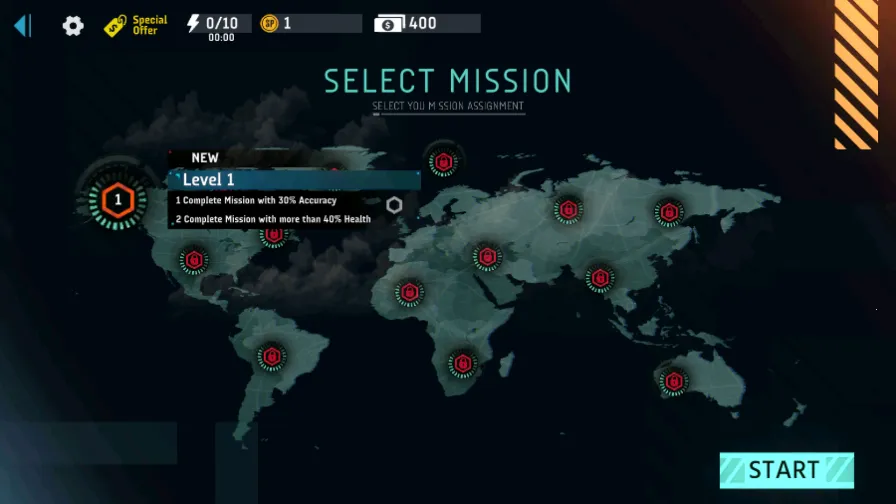Tap the gold coin balance
The width and height of the screenshot is (896, 504).
click(310, 23)
